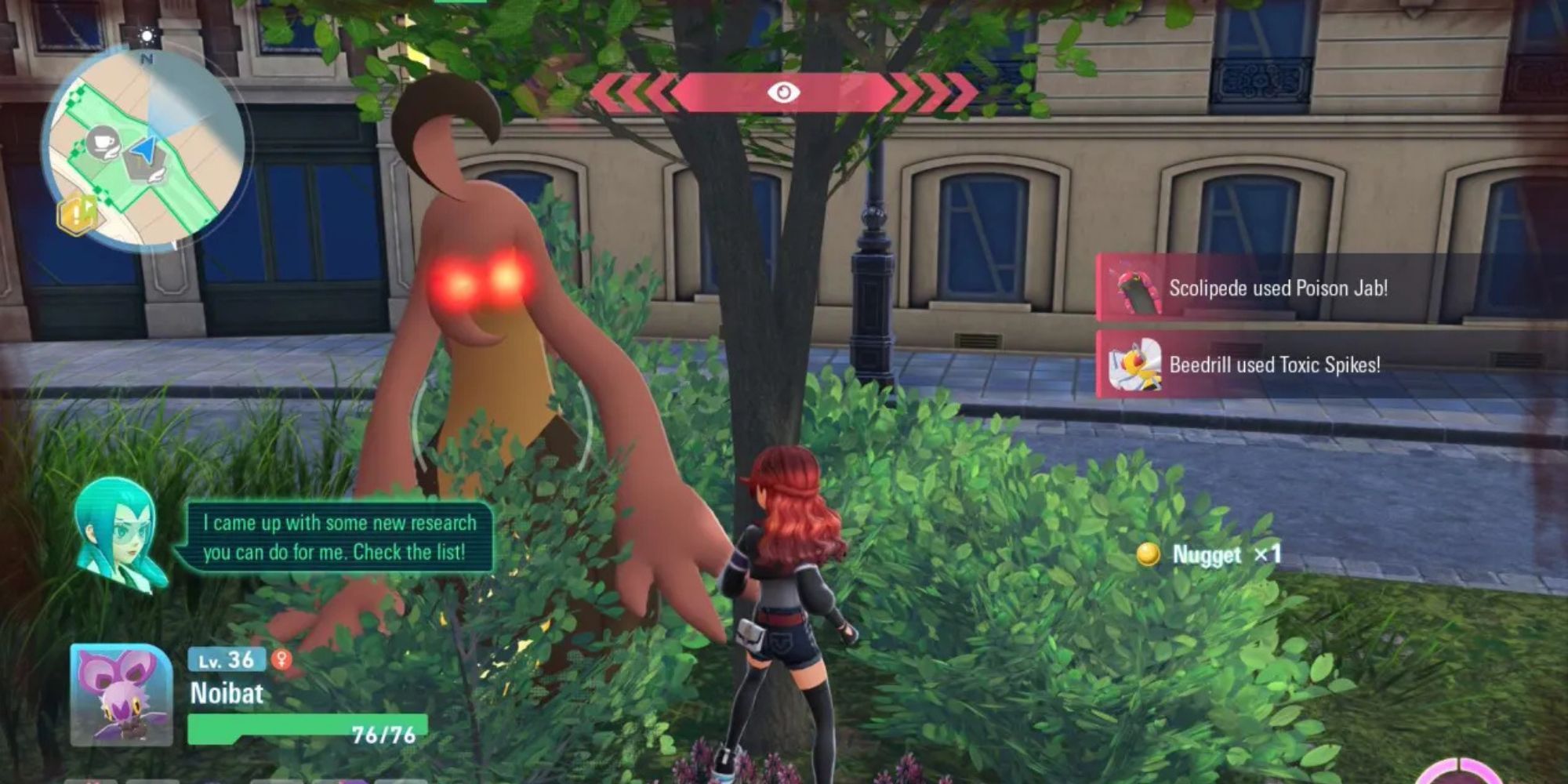1568x784 pixels.
Task: Open the research message from Mable
Action: pyautogui.click(x=337, y=538)
